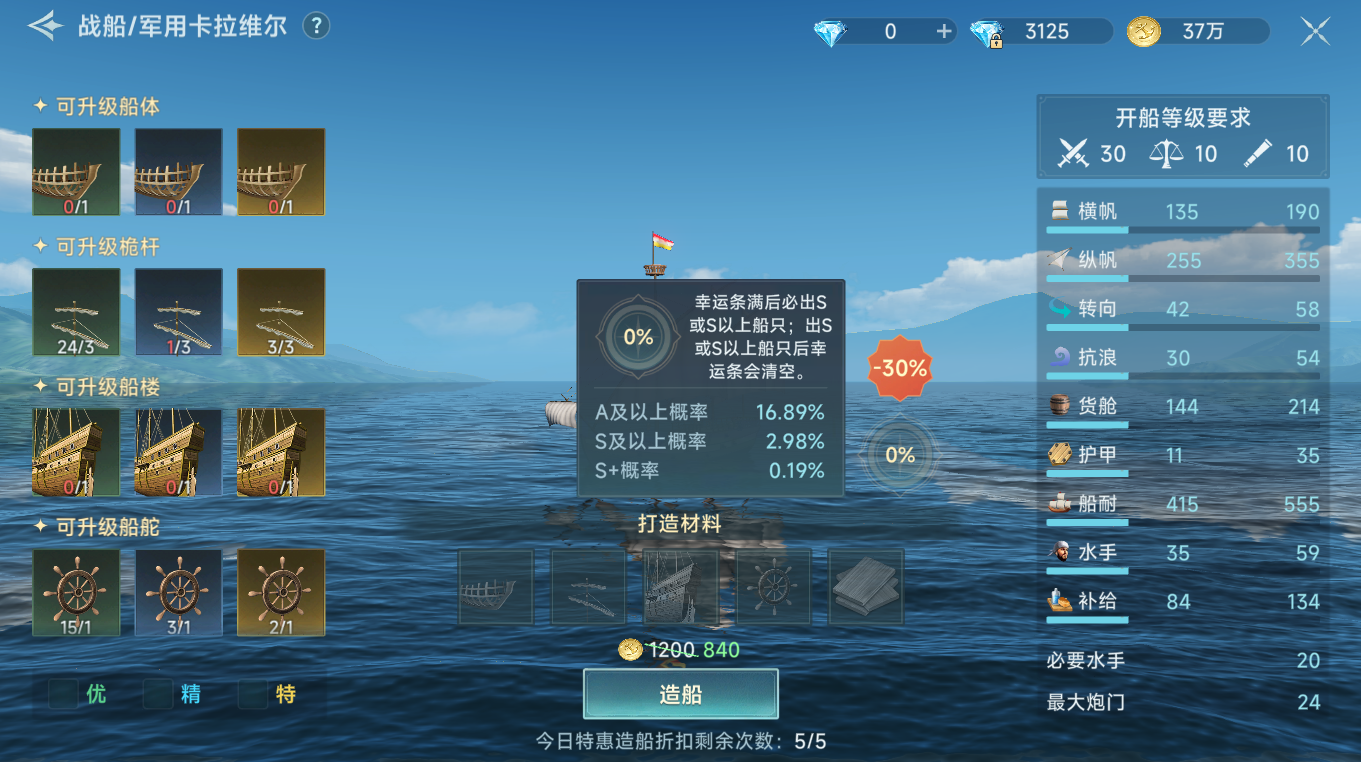Select the first upgradable hull thumbnail
Image resolution: width=1361 pixels, height=762 pixels.
[x=75, y=171]
